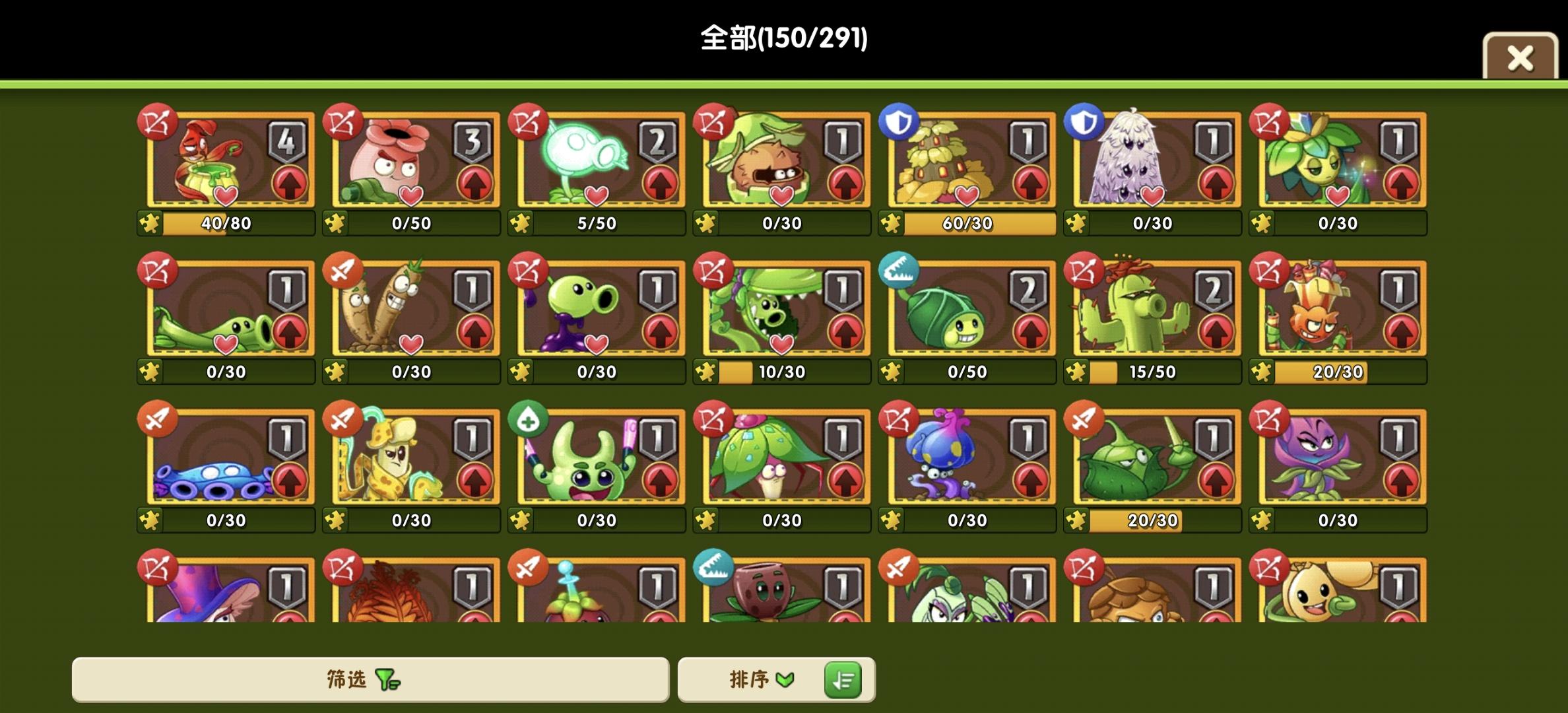Tap the overfilled 60/30 progress bar
This screenshot has height=713, width=1568.
[967, 223]
